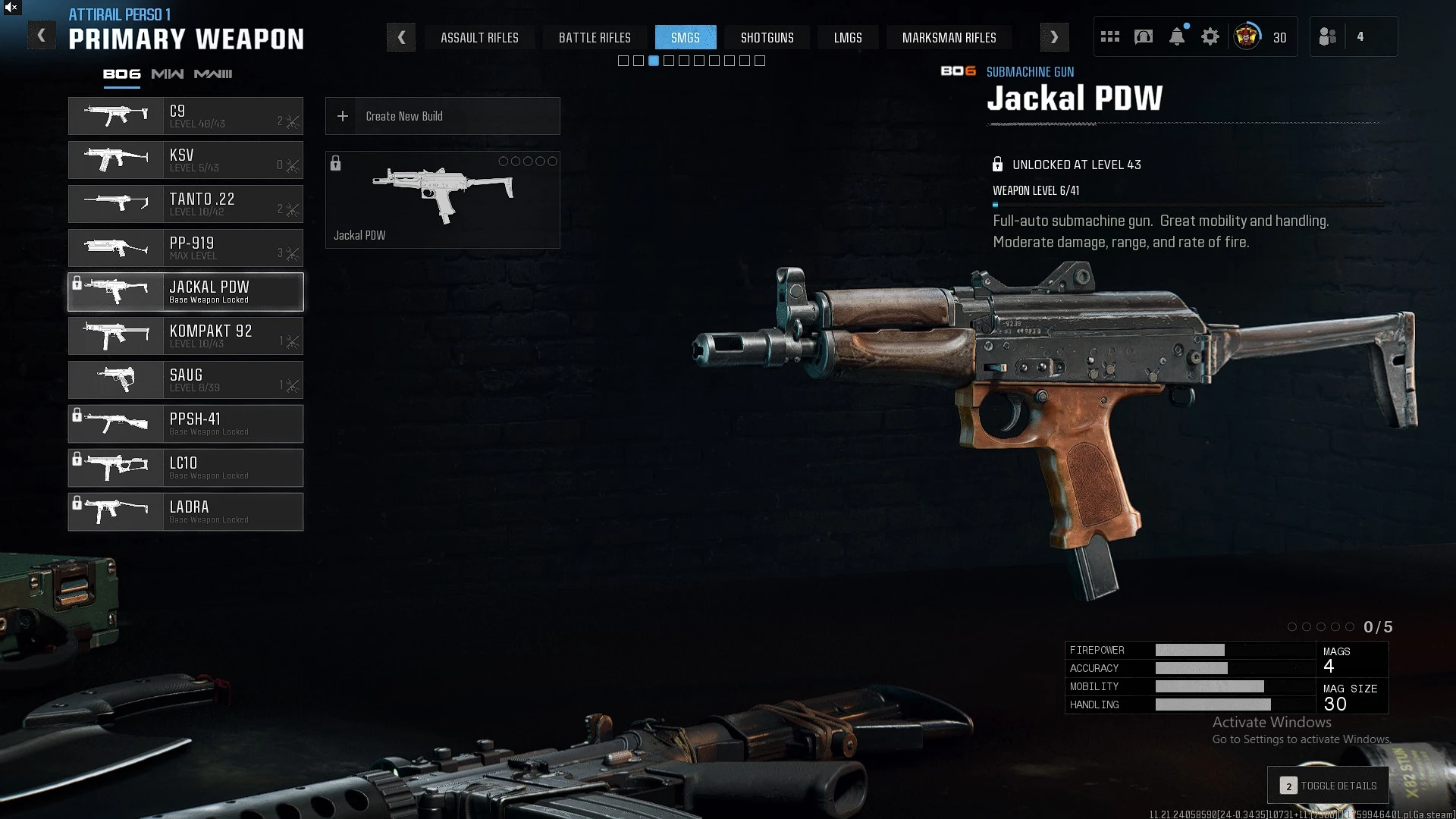Image resolution: width=1456 pixels, height=819 pixels.
Task: Open the Battle Rifles category
Action: [x=595, y=37]
